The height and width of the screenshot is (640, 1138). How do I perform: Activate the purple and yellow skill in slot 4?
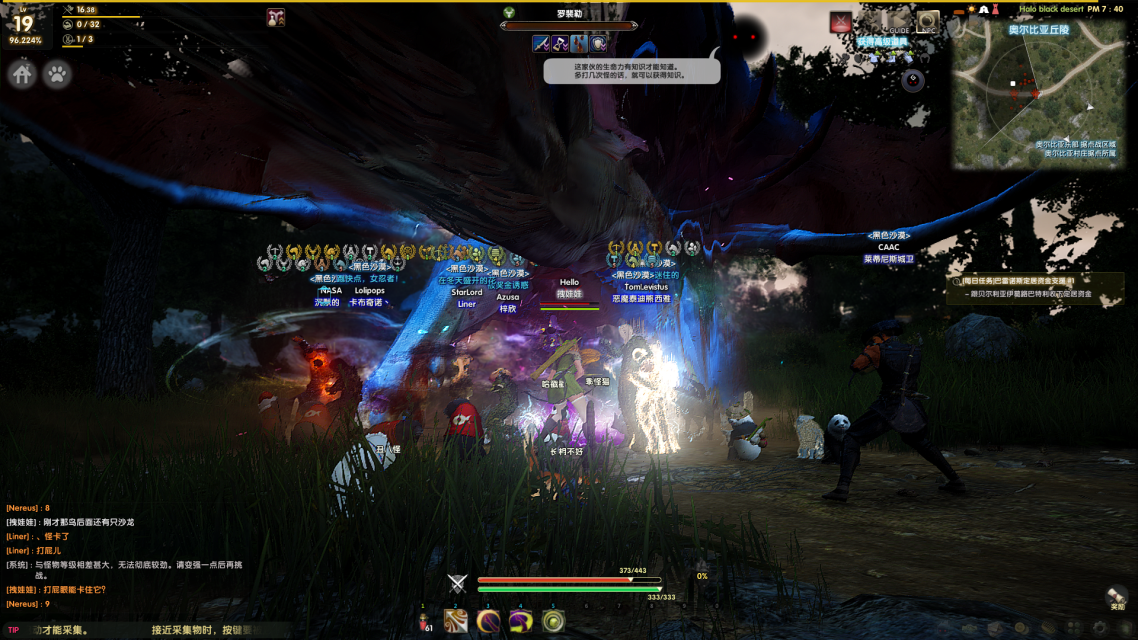[520, 621]
